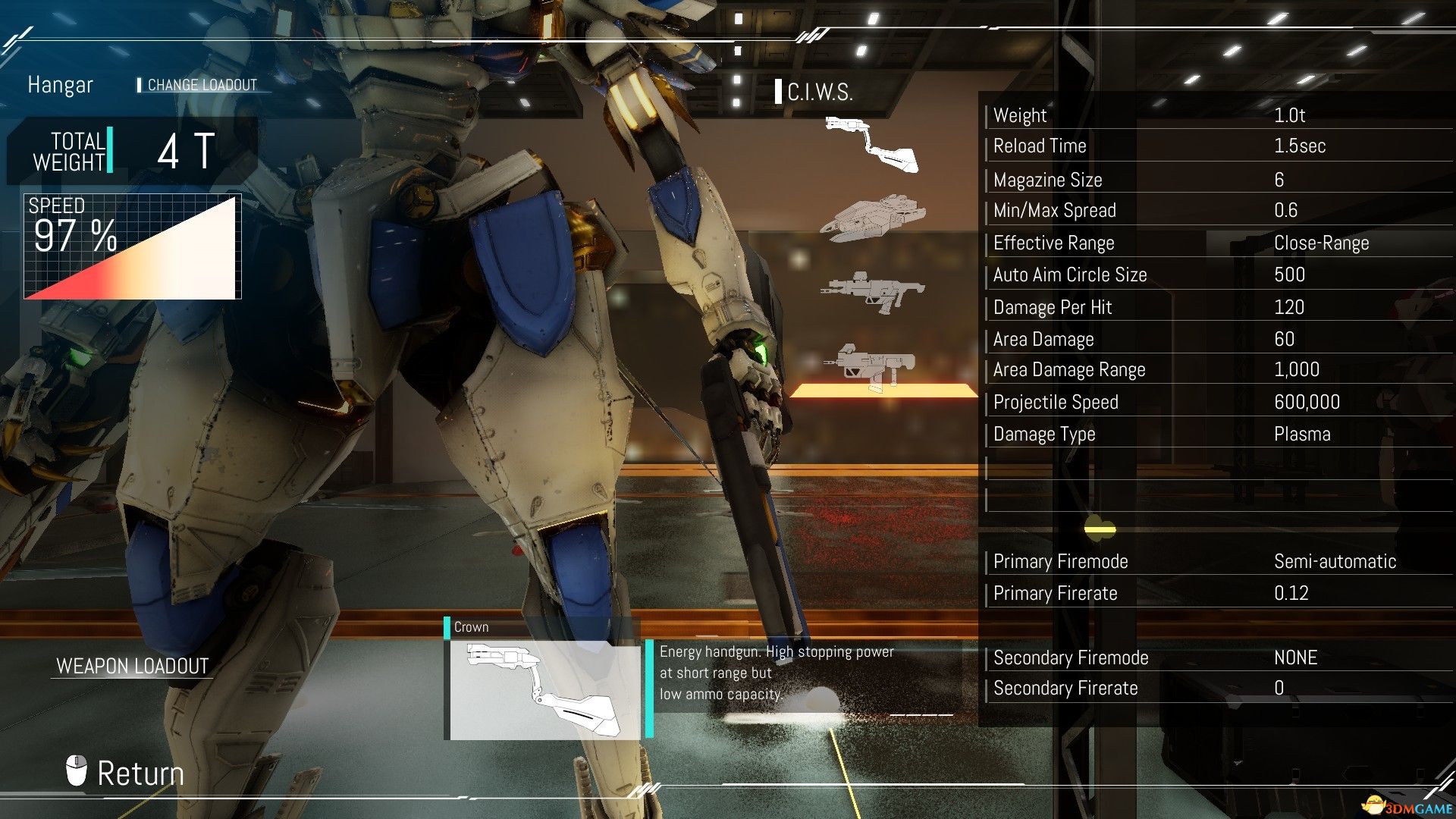Choose the spaceship-shaped weapon icon
Image resolution: width=1456 pixels, height=819 pixels.
872,218
